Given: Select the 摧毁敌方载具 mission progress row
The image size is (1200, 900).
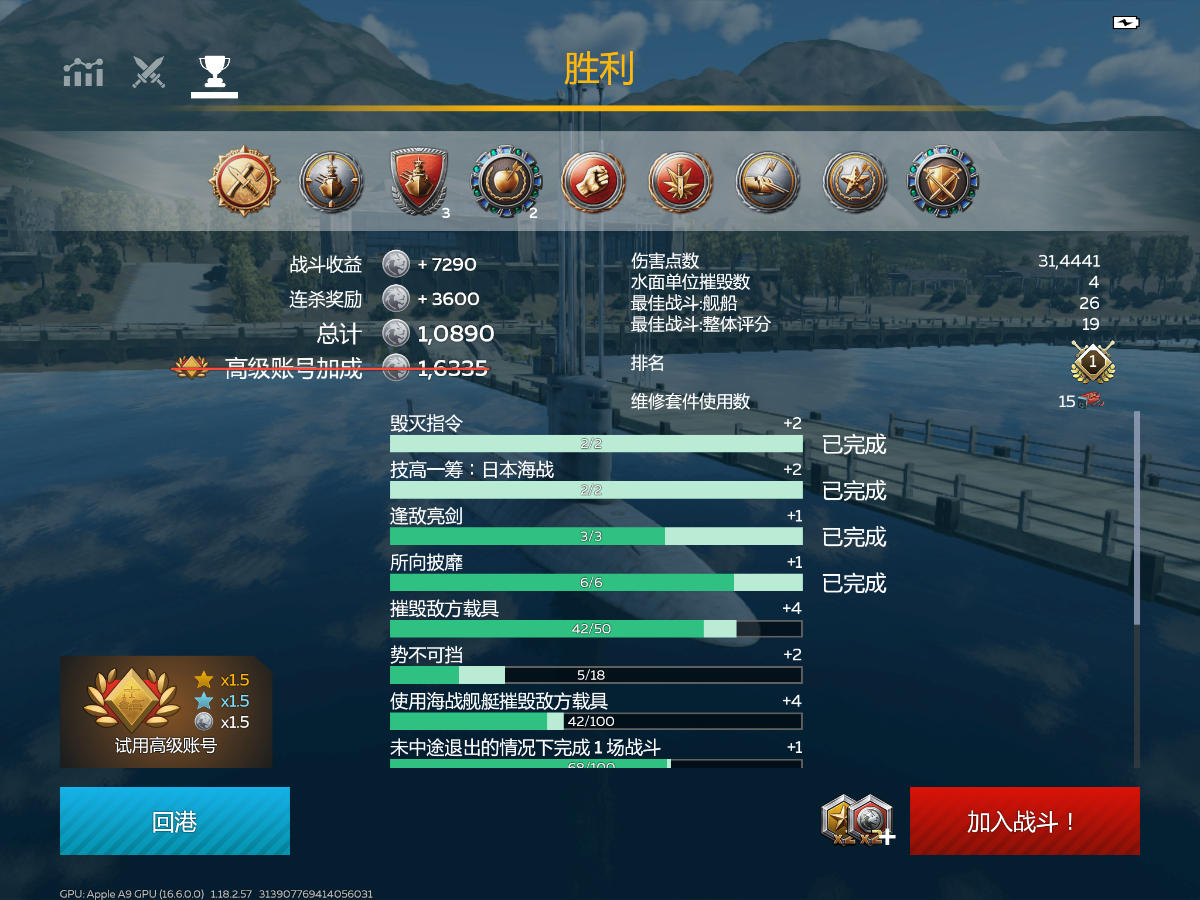Looking at the screenshot, I should (x=596, y=619).
